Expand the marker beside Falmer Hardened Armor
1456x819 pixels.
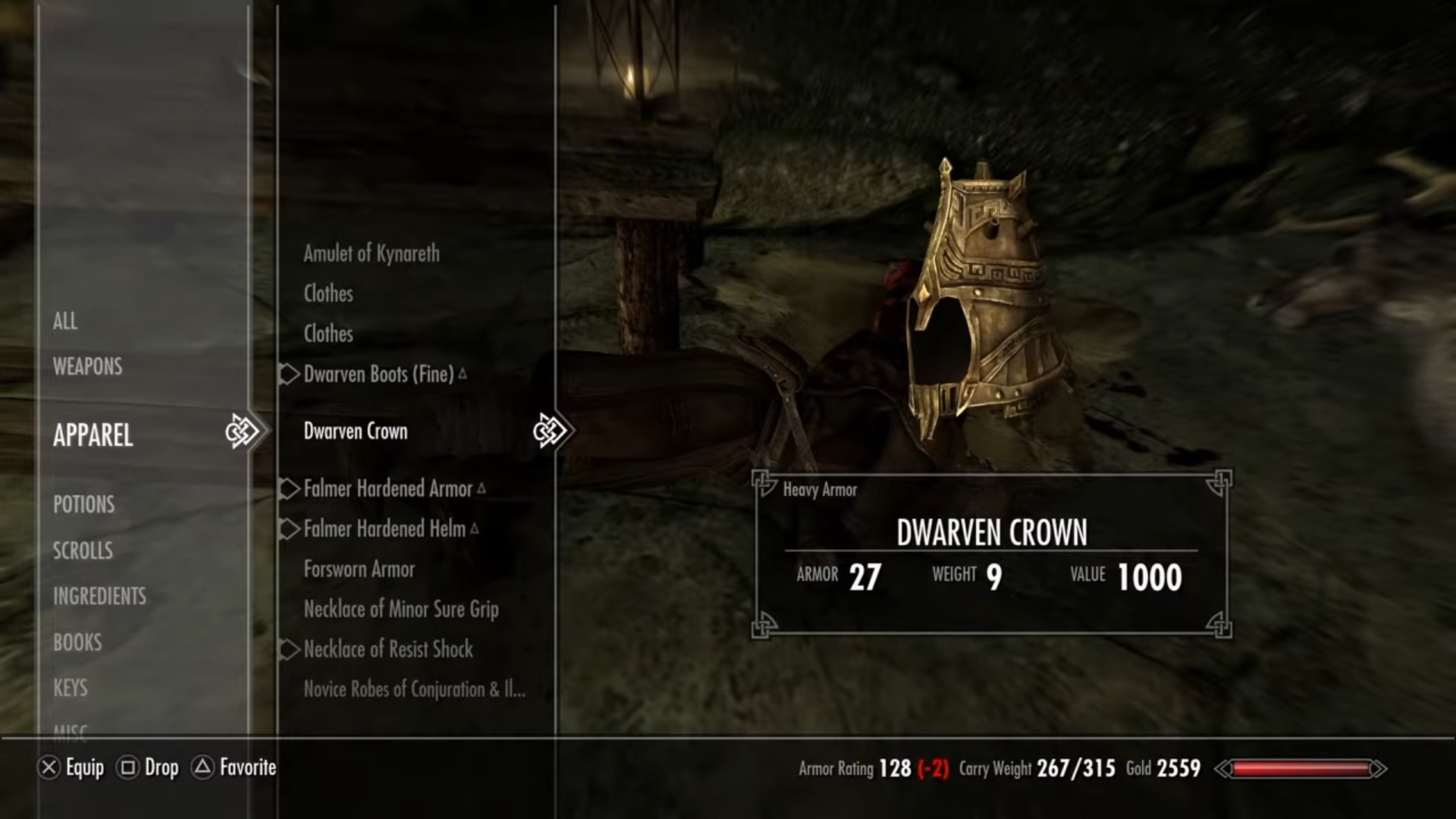[289, 489]
